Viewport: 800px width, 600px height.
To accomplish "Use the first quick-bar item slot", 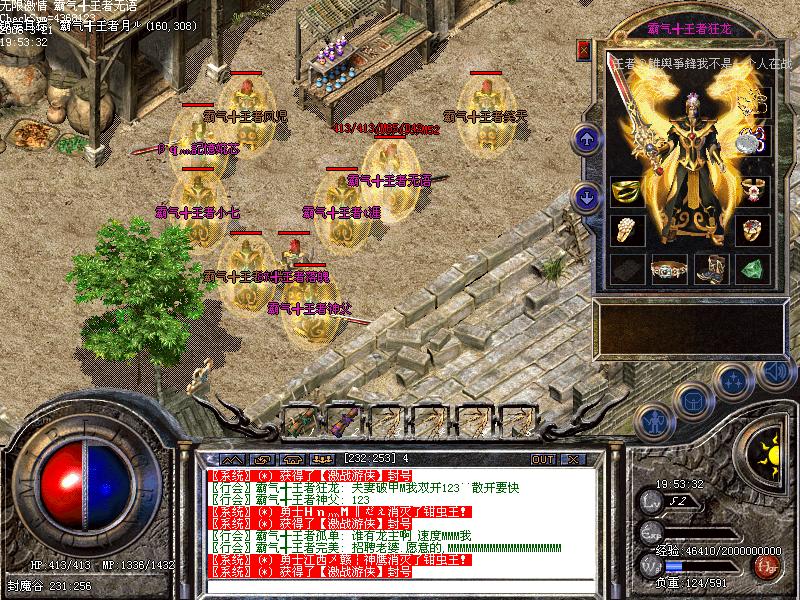I will click(300, 421).
